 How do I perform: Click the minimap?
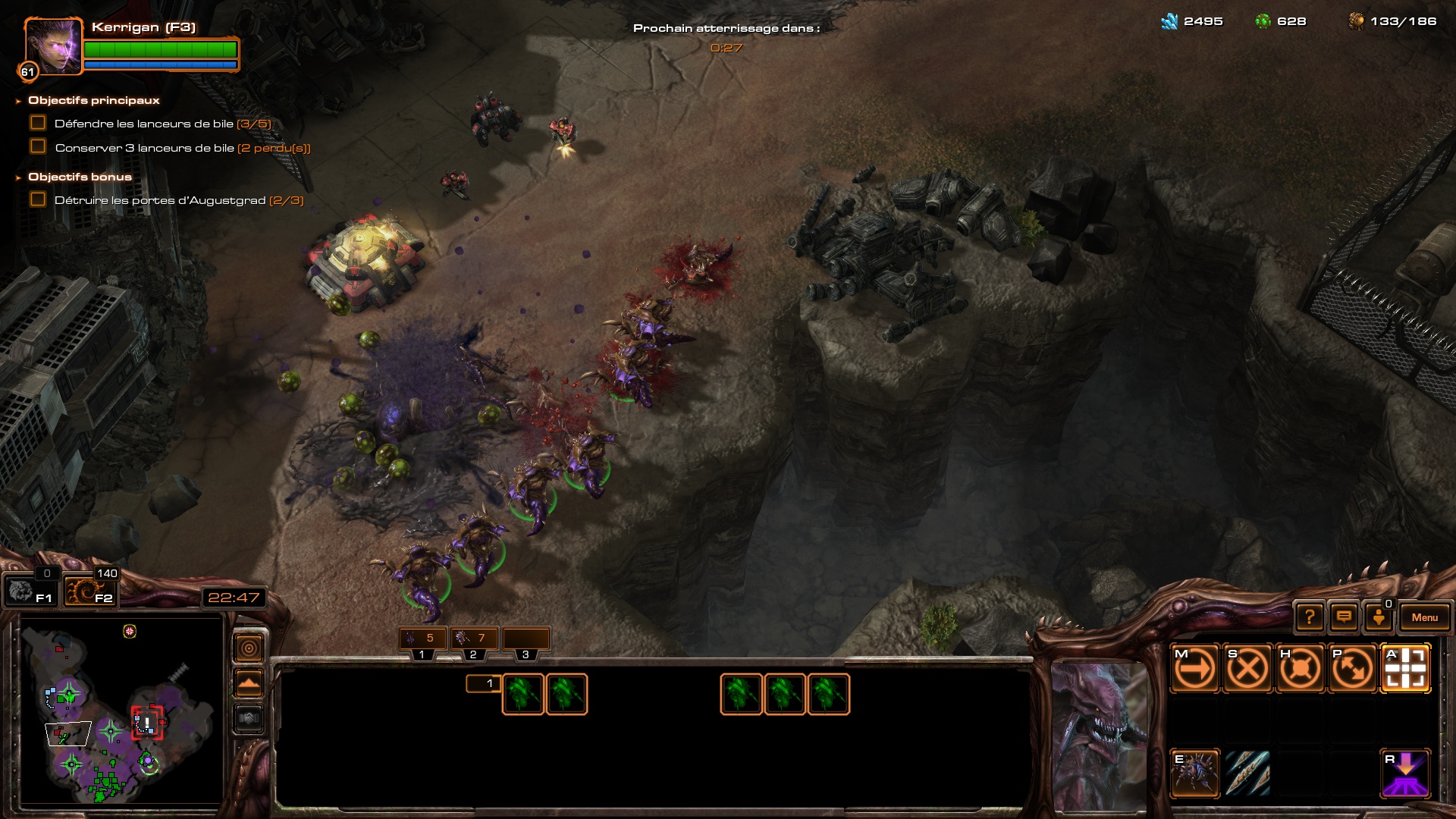coord(121,711)
